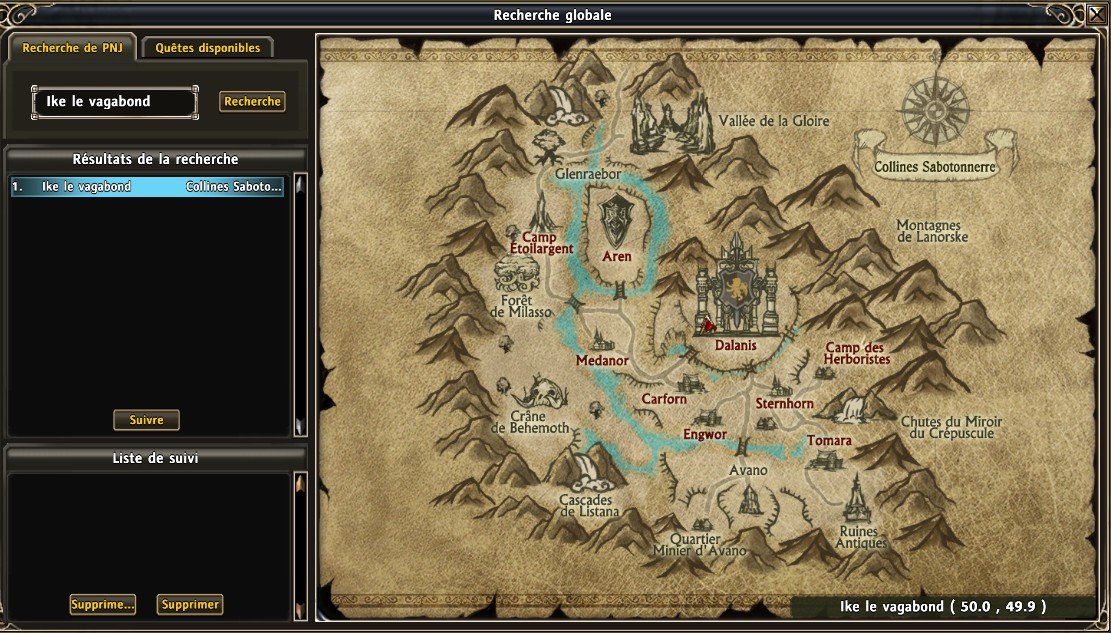Open the Quêtes disponibles tab
The image size is (1111, 633).
[208, 47]
